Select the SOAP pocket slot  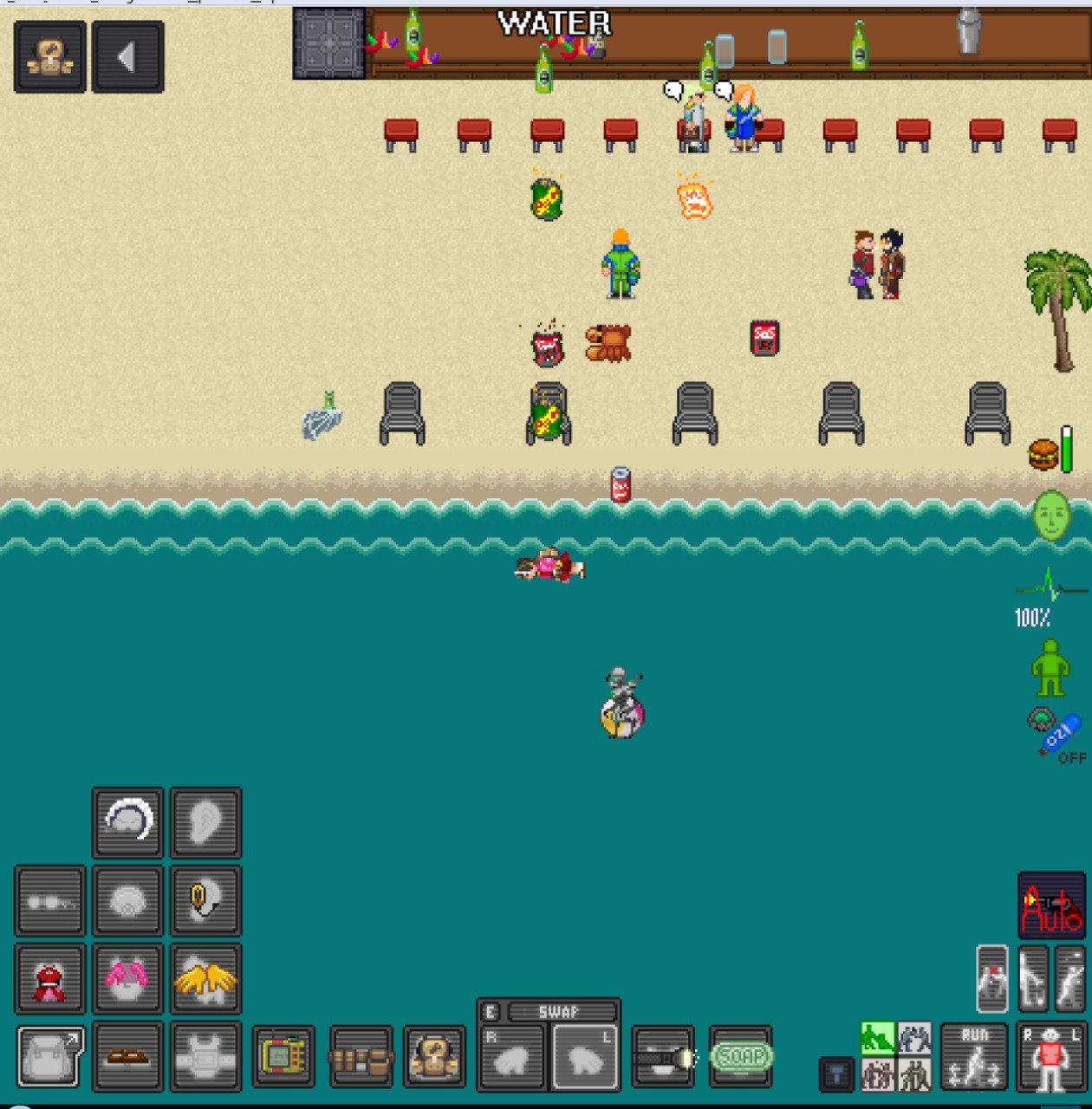[x=741, y=1056]
